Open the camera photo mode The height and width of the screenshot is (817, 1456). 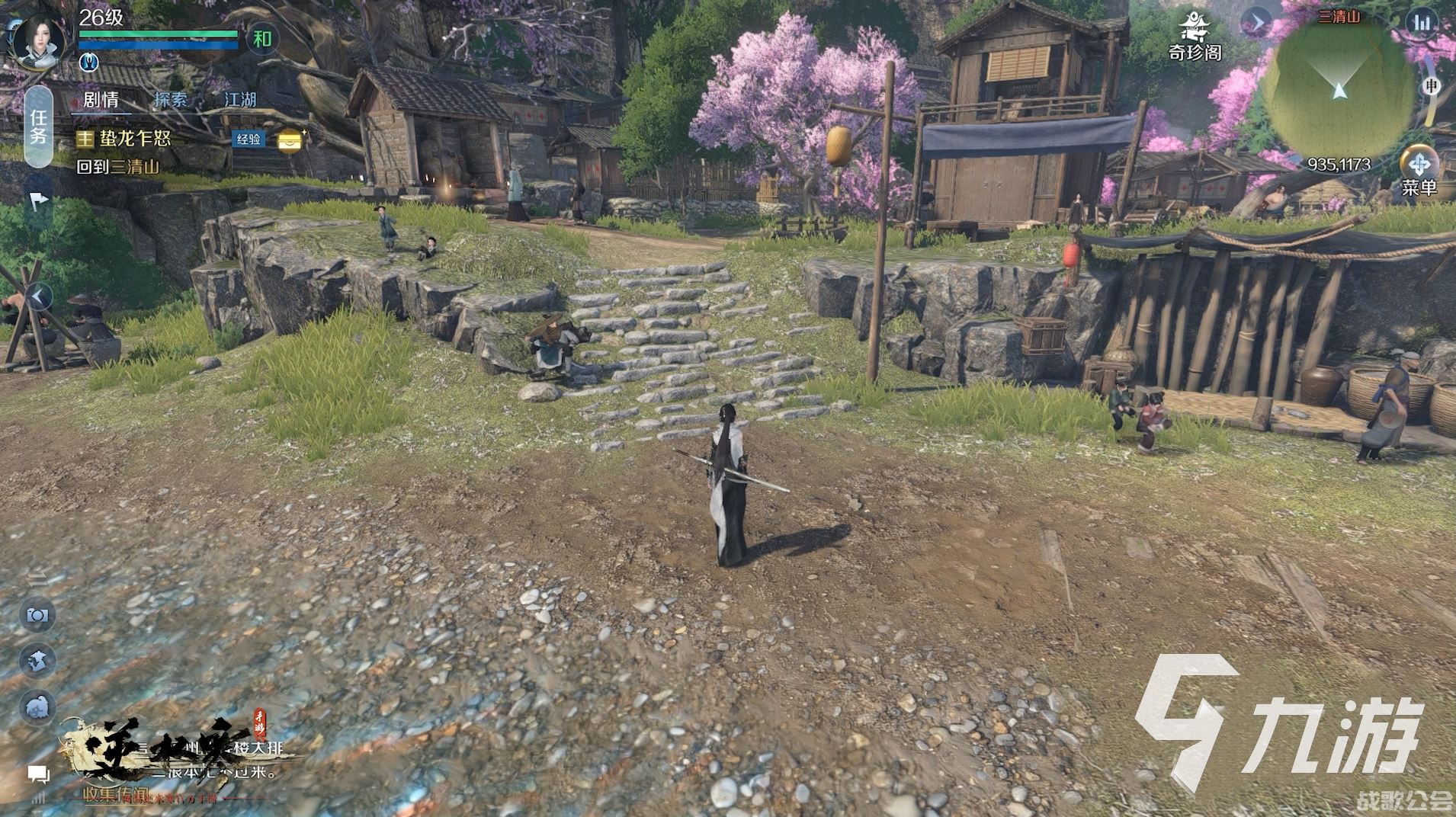click(x=37, y=615)
